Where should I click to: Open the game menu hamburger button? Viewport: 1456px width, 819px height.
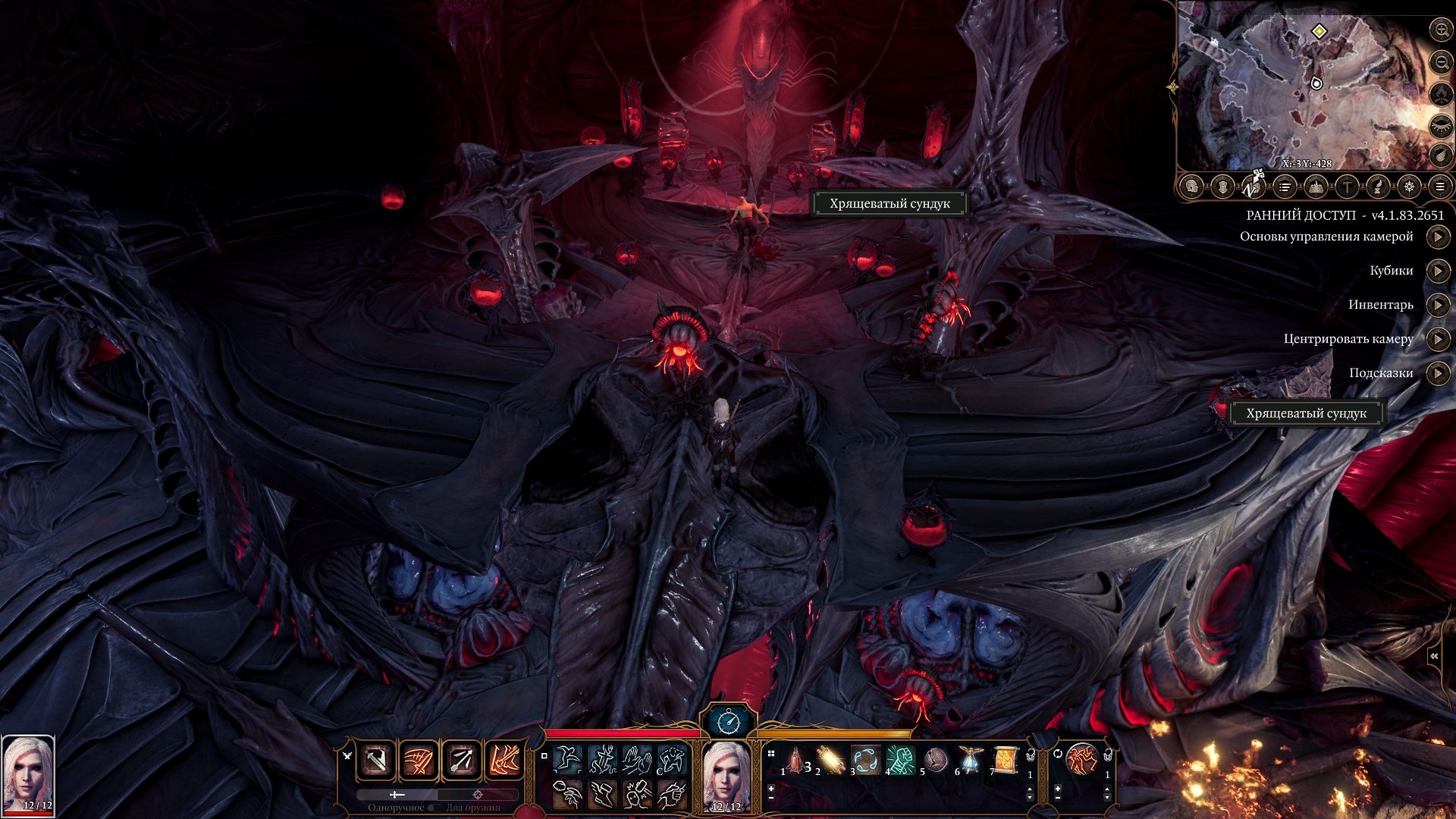point(1440,187)
